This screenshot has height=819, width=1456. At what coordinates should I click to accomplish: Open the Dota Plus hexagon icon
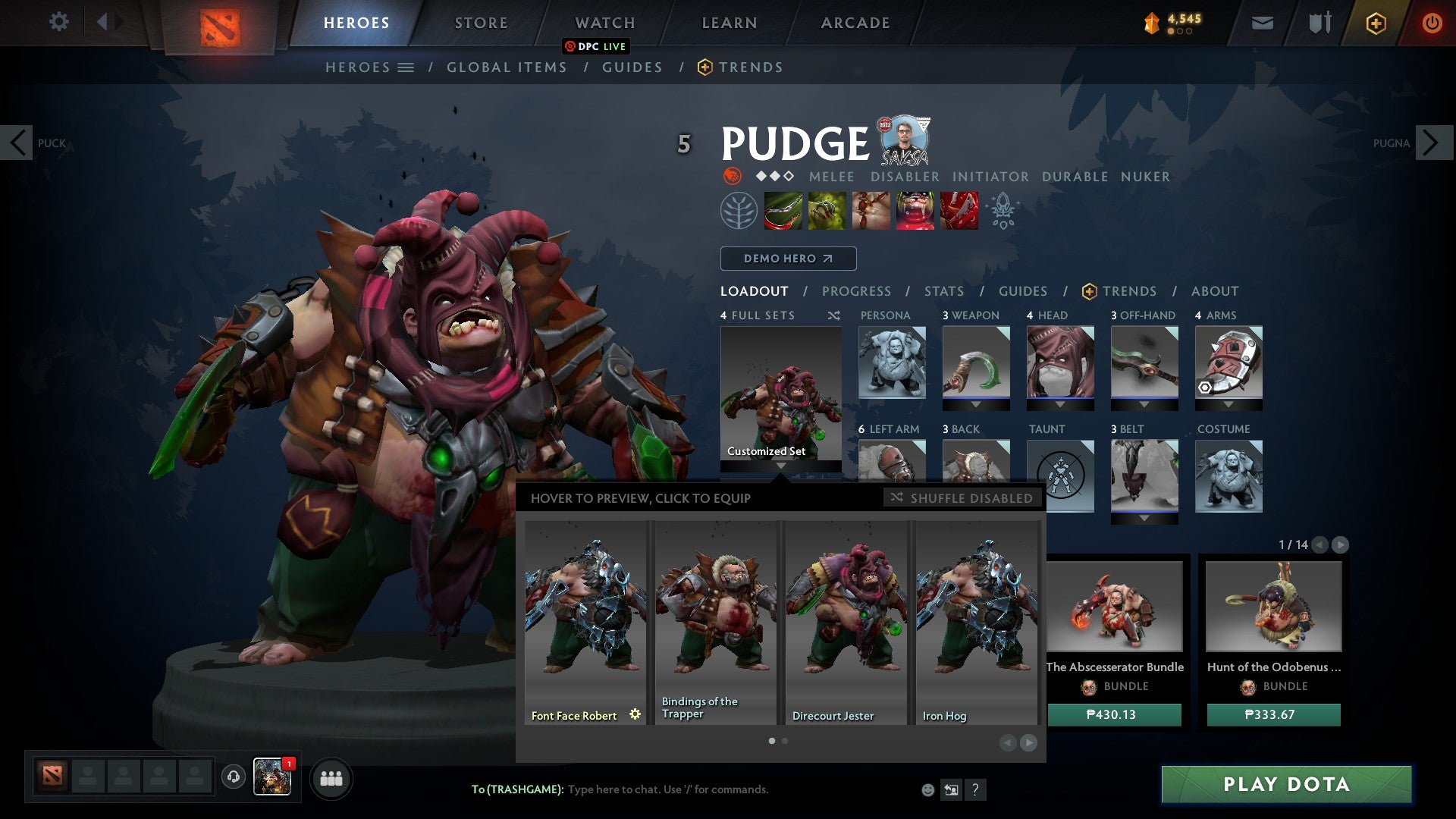tap(1378, 23)
